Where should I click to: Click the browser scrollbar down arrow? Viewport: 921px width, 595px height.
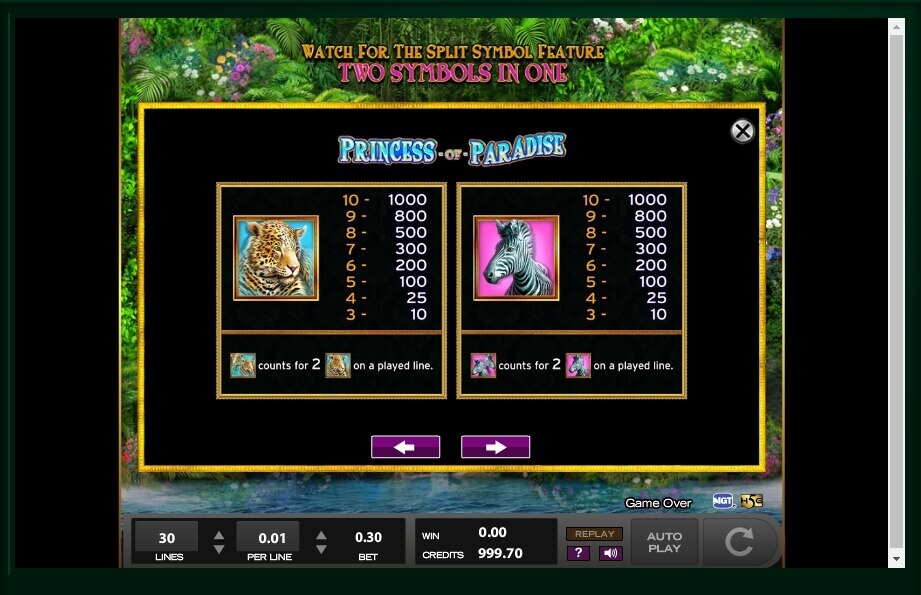[896, 559]
